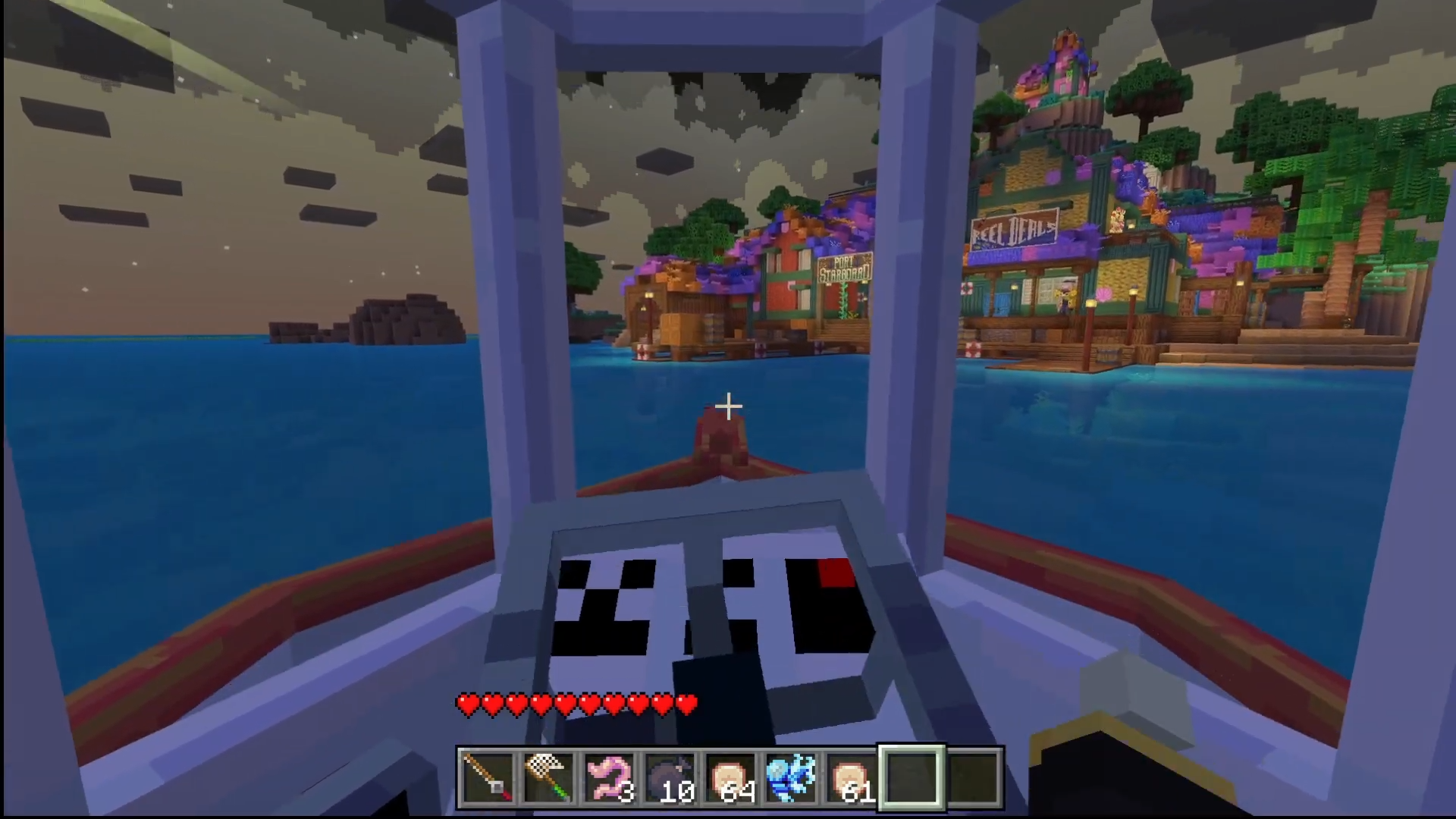Select the blue glowing item slot
This screenshot has height=819, width=1456.
coord(791,778)
